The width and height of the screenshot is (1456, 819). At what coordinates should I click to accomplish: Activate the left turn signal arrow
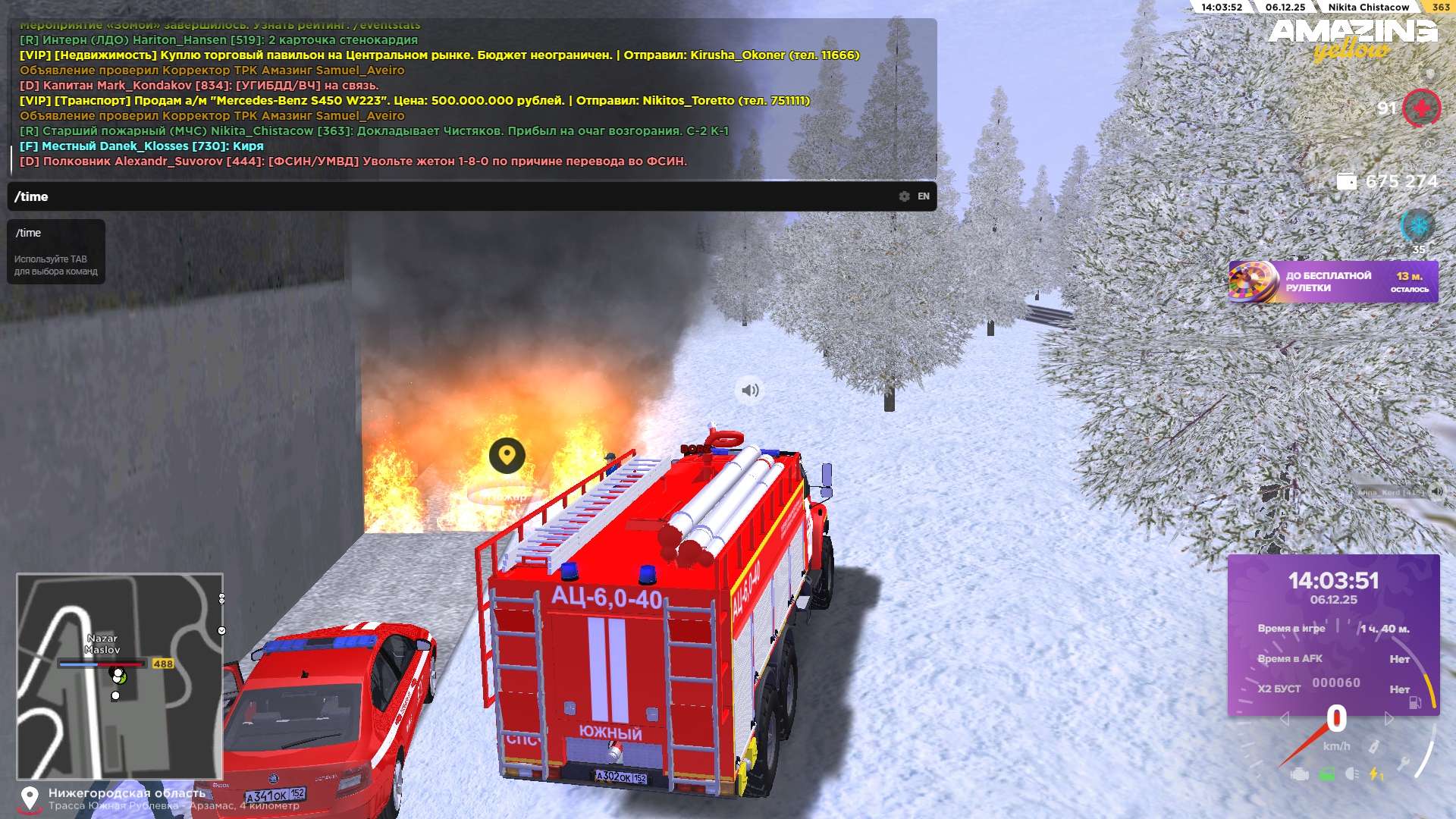click(x=1284, y=718)
